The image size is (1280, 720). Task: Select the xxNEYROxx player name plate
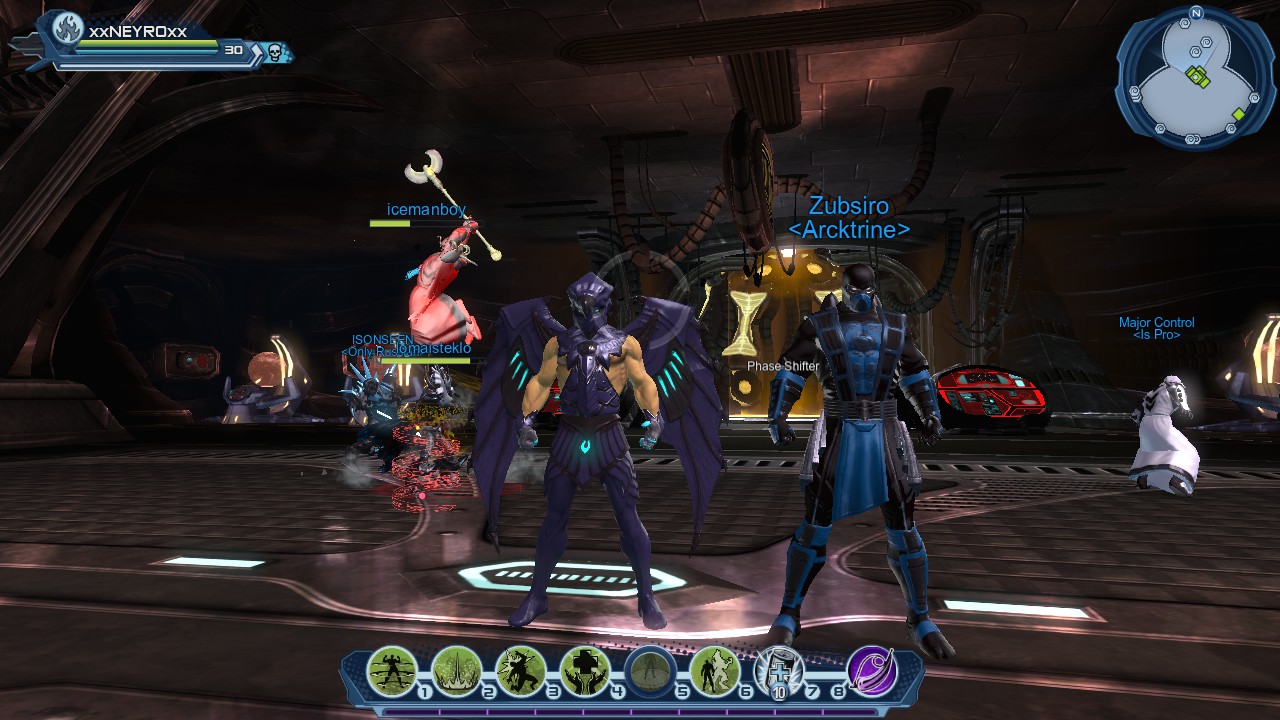(x=138, y=31)
